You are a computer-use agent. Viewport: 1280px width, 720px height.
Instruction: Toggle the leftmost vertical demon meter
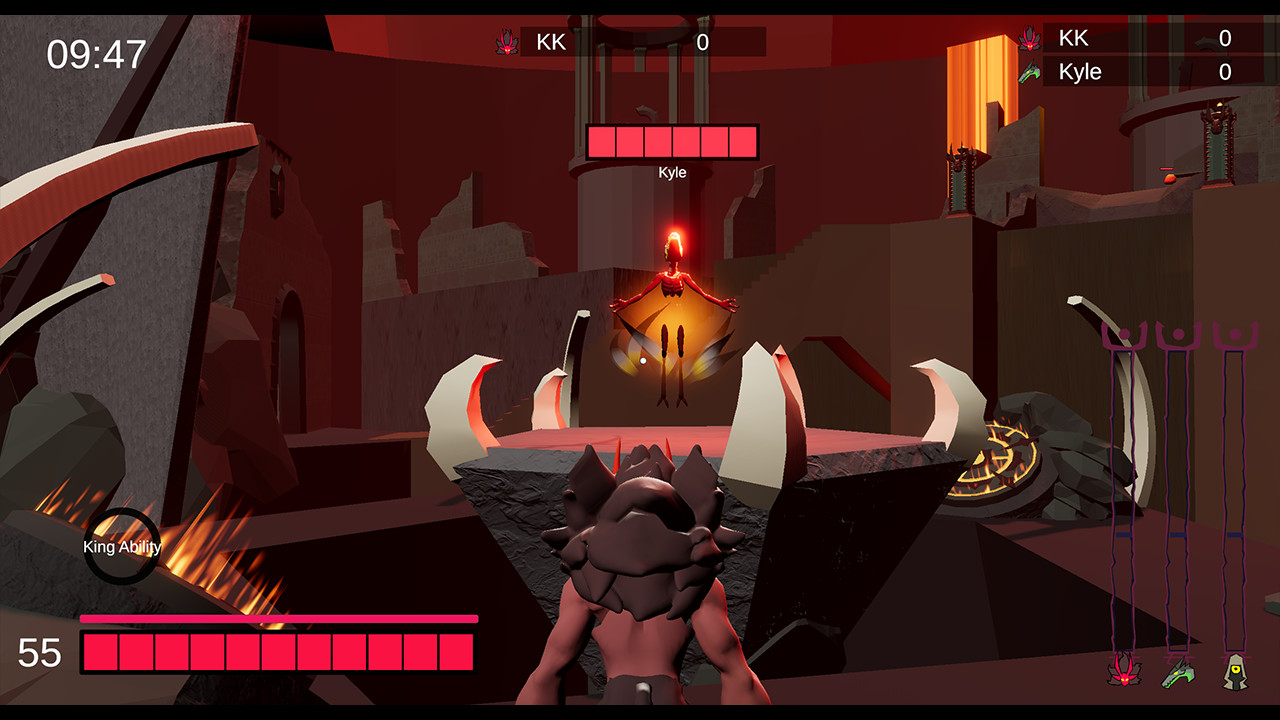pyautogui.click(x=1125, y=480)
